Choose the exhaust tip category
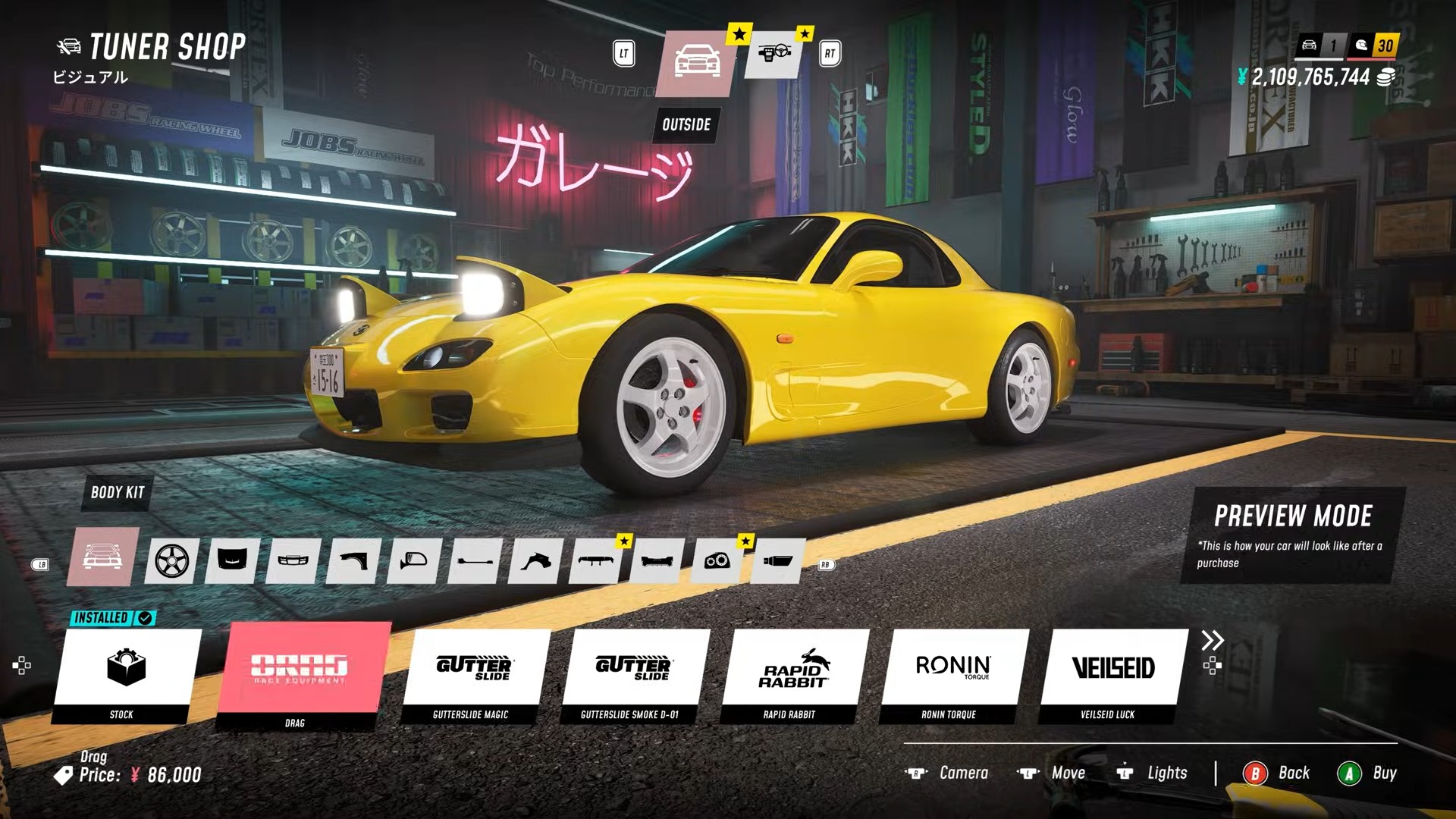The image size is (1456, 819). tap(777, 561)
